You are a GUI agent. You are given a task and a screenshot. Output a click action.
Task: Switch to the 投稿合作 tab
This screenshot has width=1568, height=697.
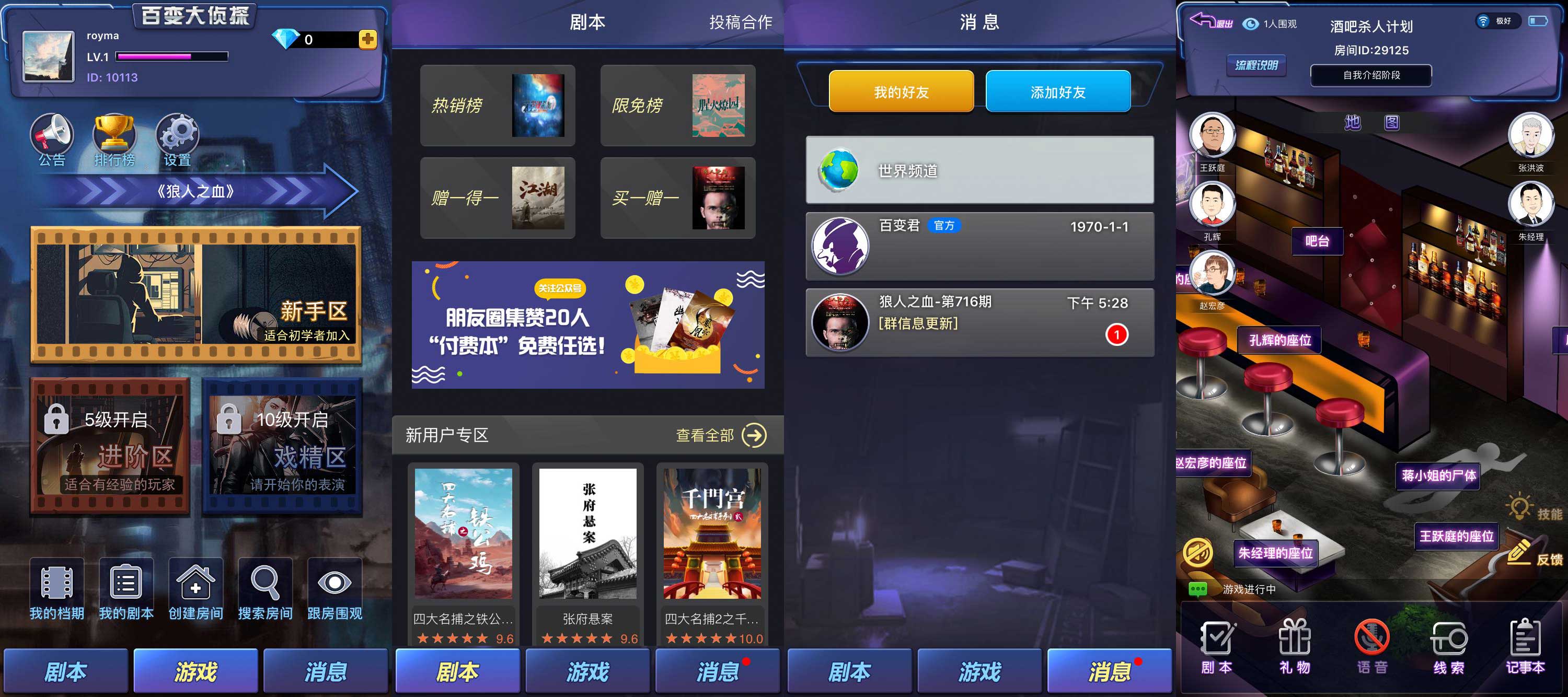click(x=741, y=22)
